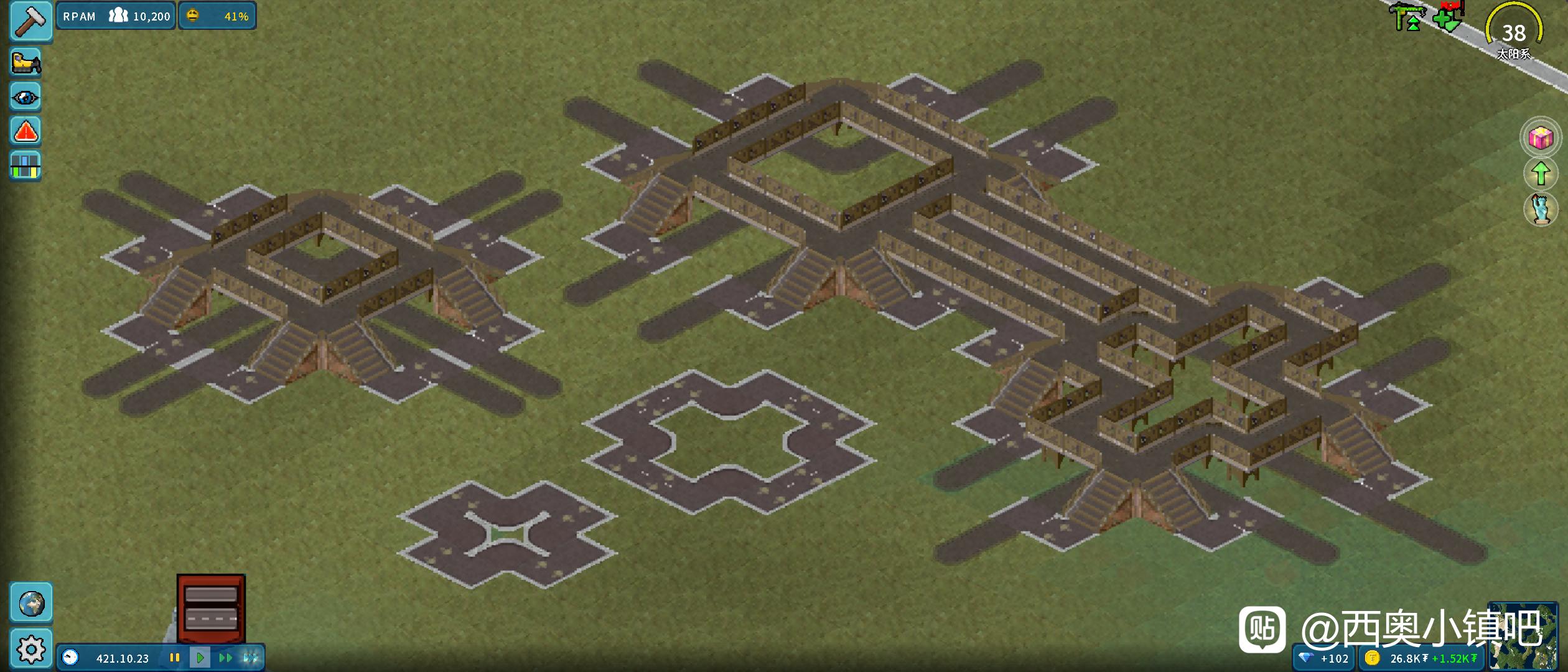Show city population details for RPAM
The height and width of the screenshot is (672, 1568).
click(116, 16)
